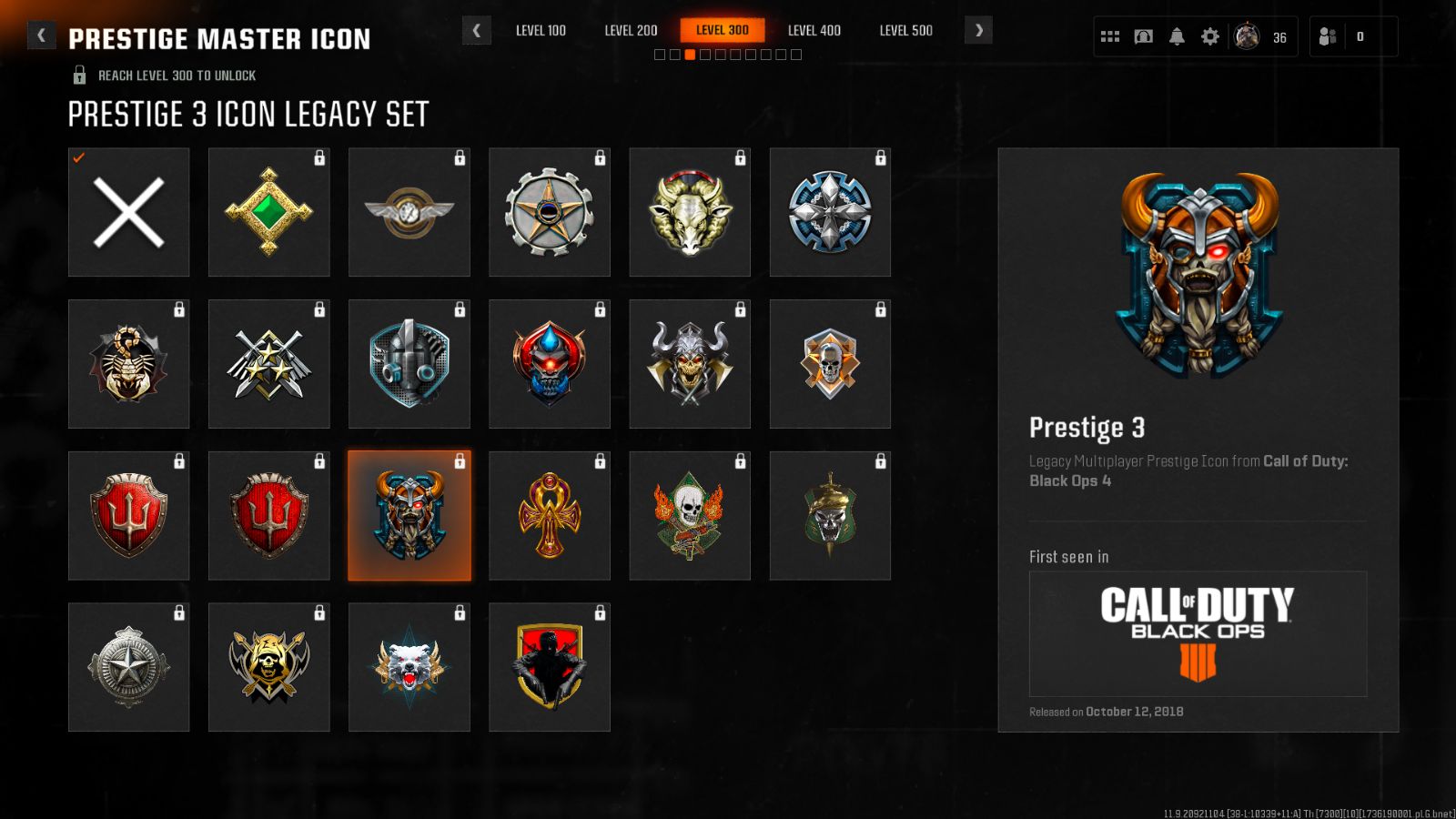Select the blue compass star Prestige icon

coord(829,211)
